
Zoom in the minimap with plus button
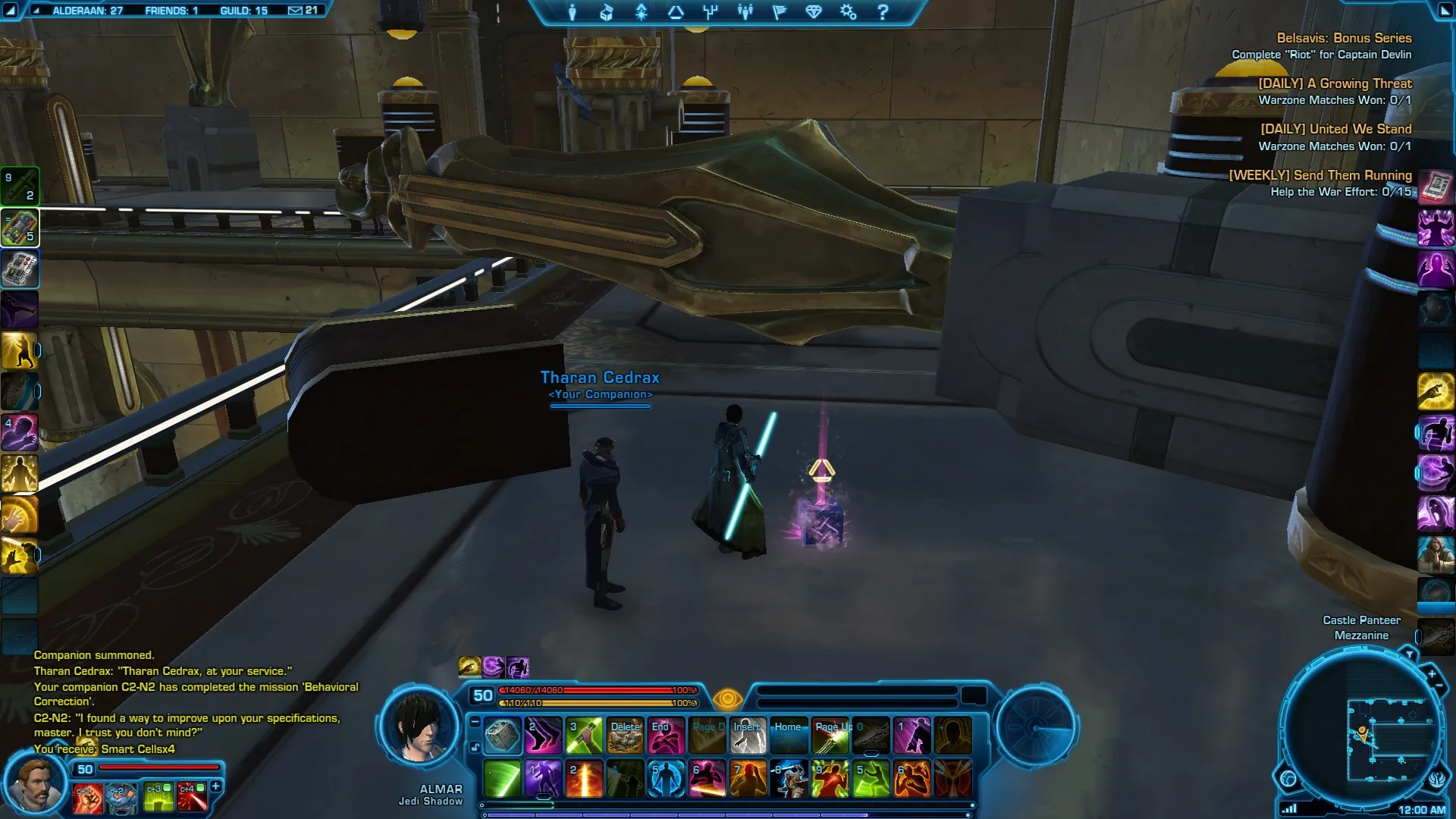[x=1432, y=674]
